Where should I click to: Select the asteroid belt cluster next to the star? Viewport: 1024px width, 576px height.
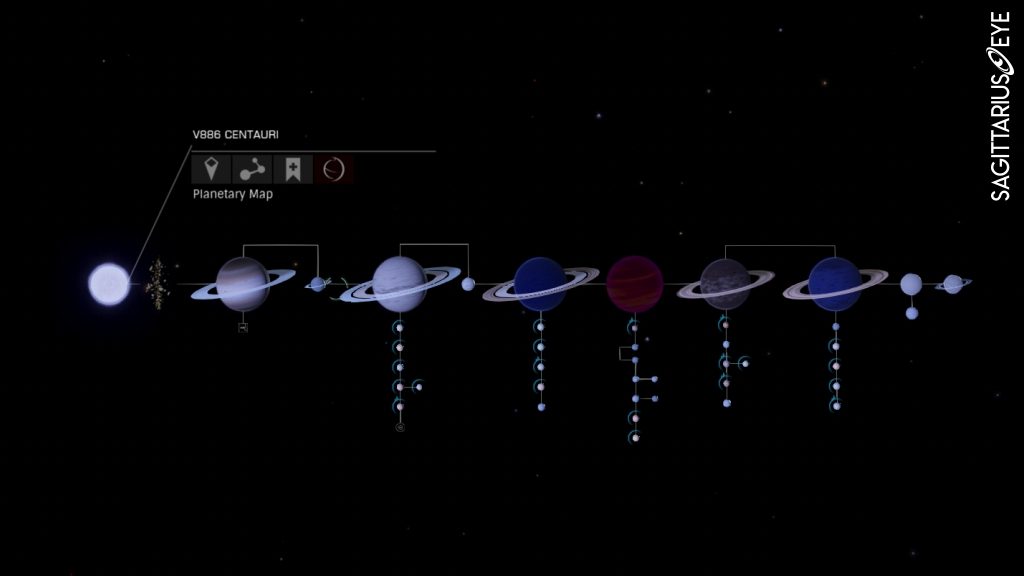click(x=156, y=284)
